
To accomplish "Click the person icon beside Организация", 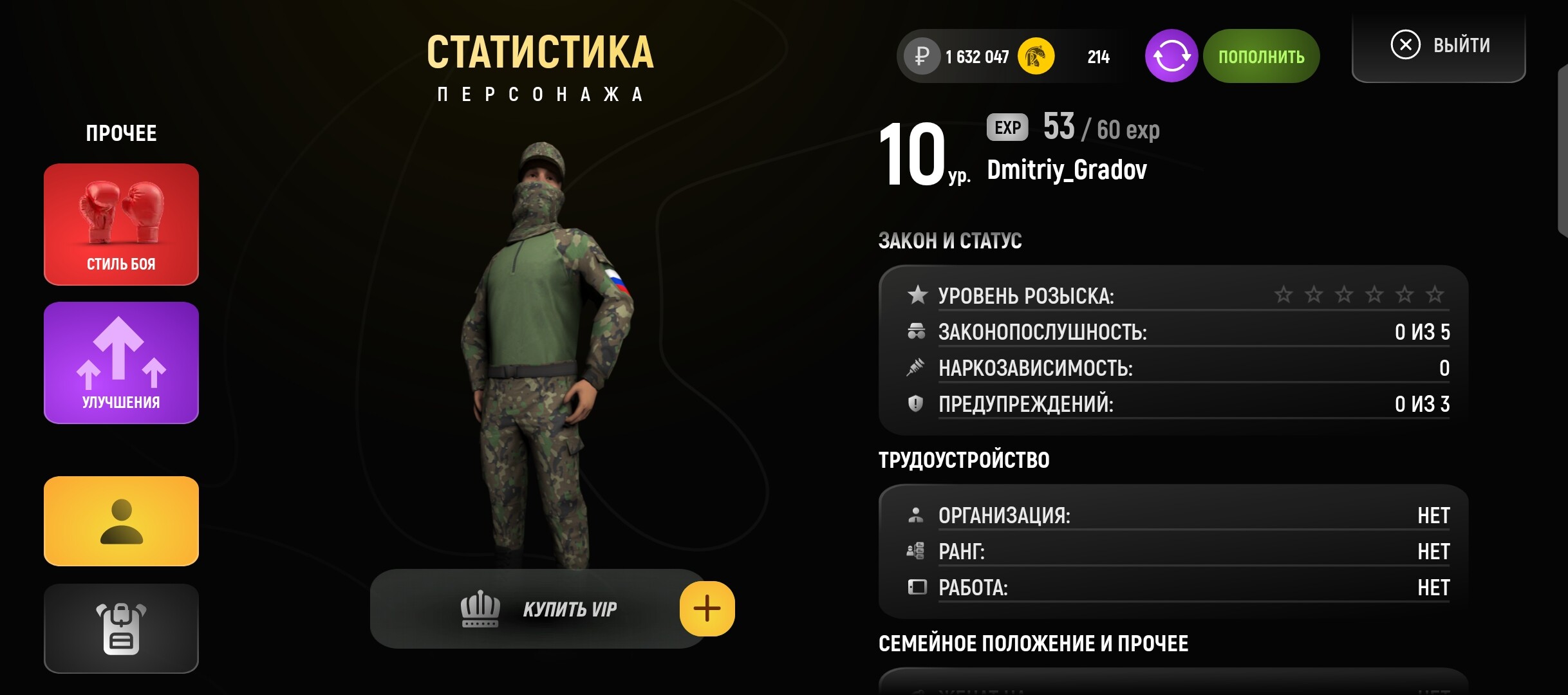I will 916,515.
